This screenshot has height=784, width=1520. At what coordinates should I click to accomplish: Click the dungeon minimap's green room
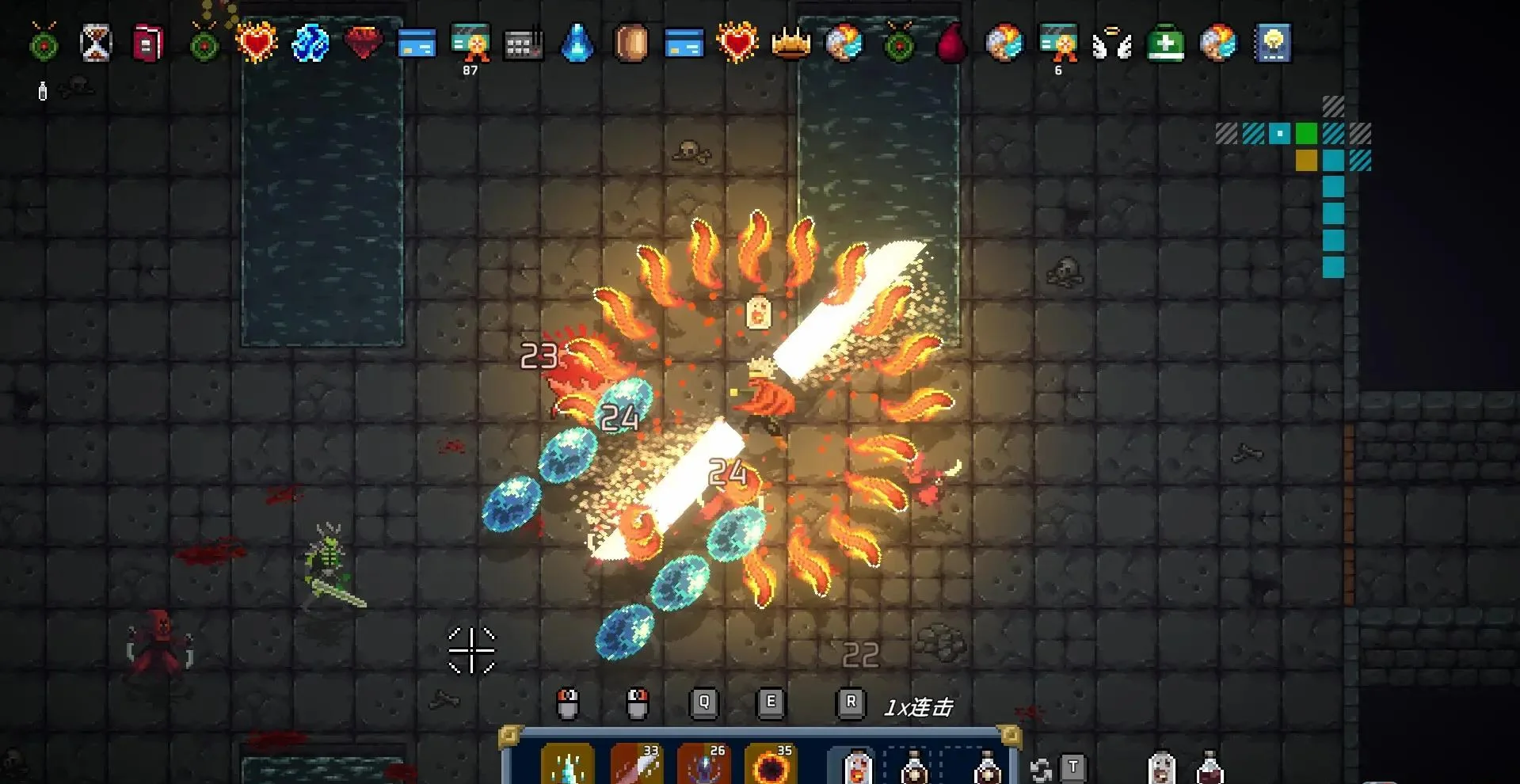(x=1306, y=133)
